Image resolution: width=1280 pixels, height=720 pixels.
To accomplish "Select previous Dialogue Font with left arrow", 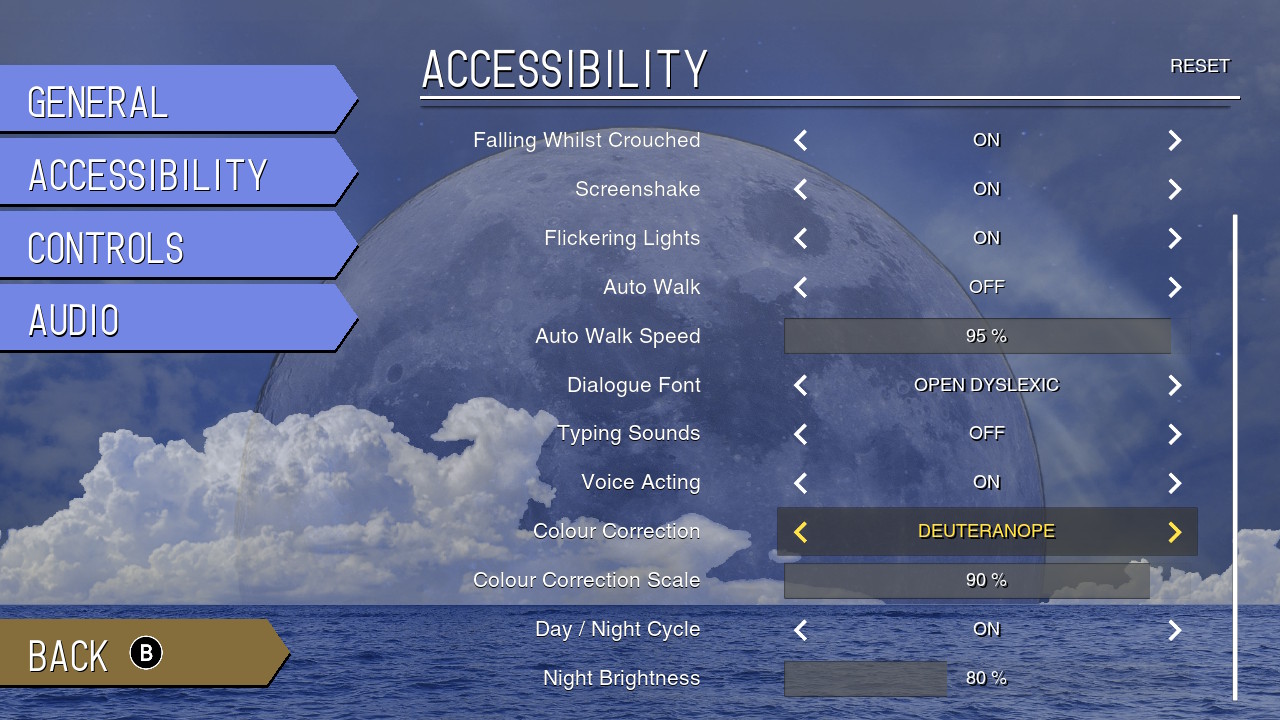I will pyautogui.click(x=801, y=386).
